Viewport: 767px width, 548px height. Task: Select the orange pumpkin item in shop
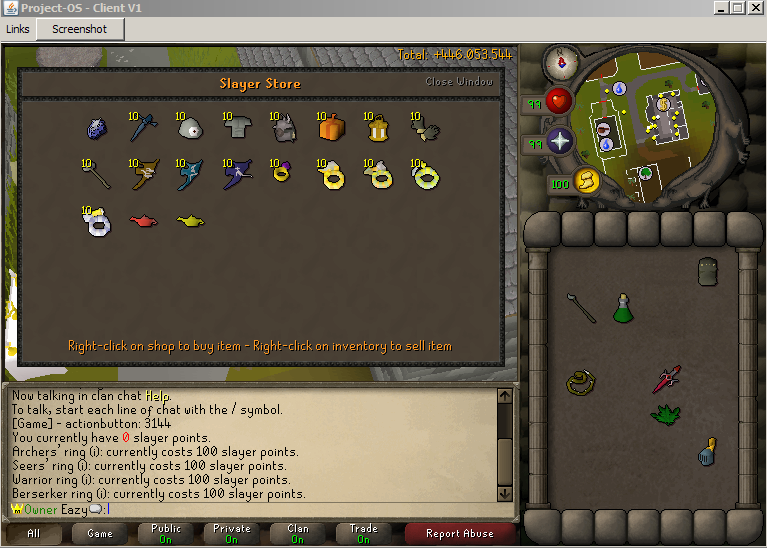tap(331, 127)
